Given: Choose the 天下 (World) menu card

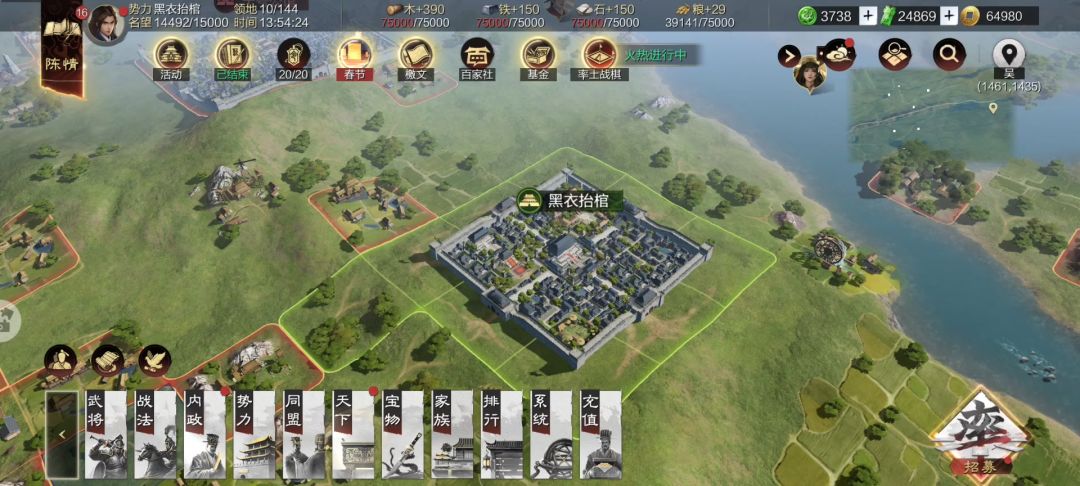Looking at the screenshot, I should point(353,434).
